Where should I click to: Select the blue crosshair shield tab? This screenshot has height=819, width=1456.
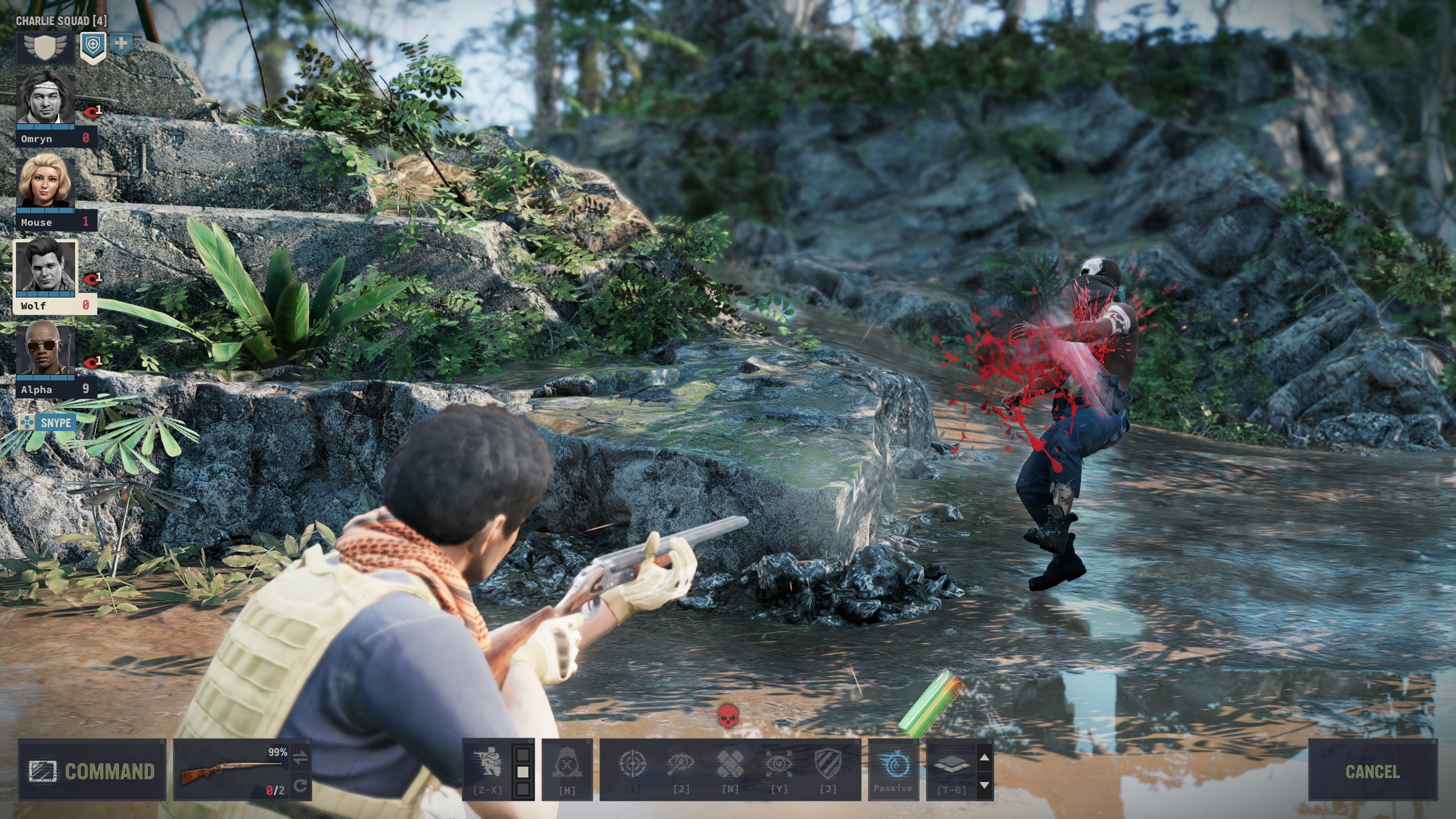pos(93,47)
